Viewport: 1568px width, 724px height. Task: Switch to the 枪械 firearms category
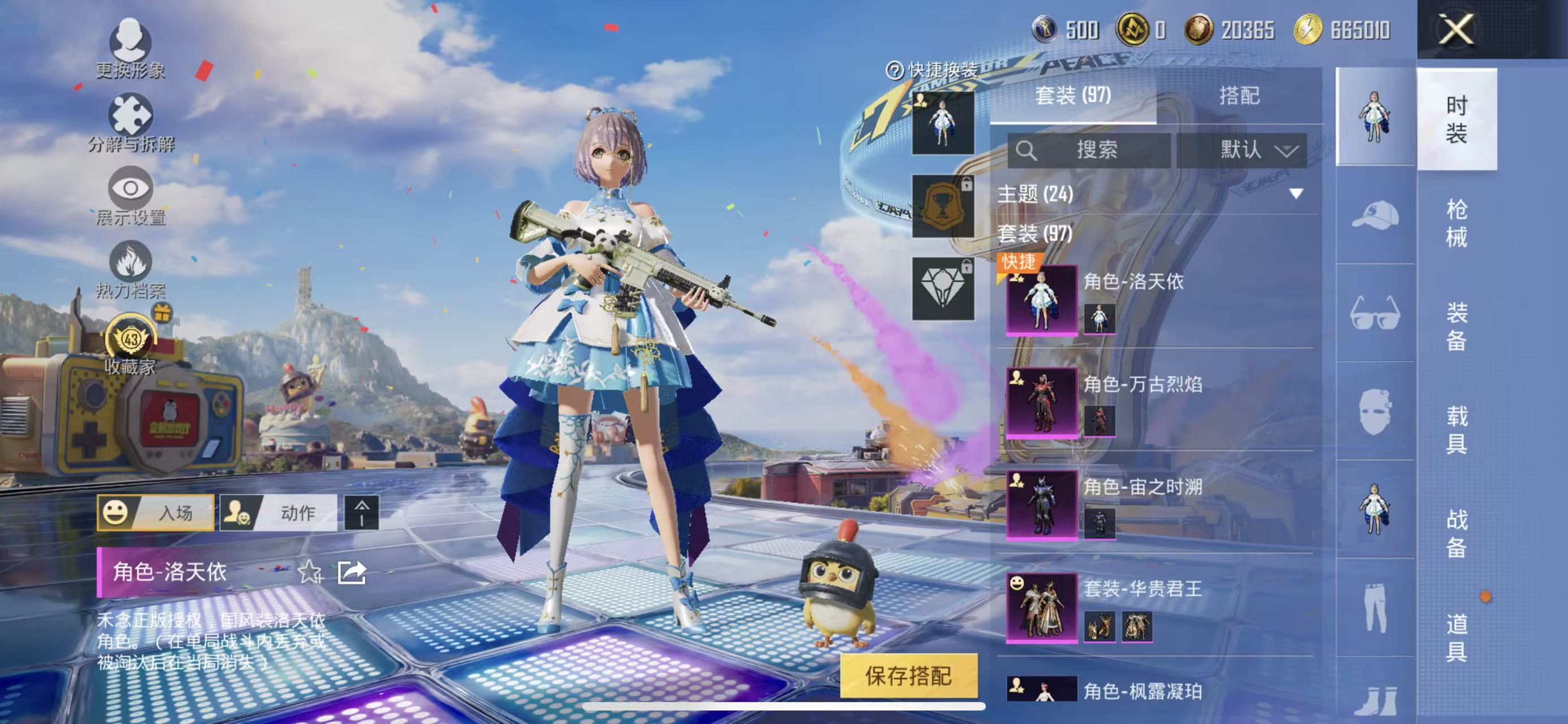pos(1456,223)
